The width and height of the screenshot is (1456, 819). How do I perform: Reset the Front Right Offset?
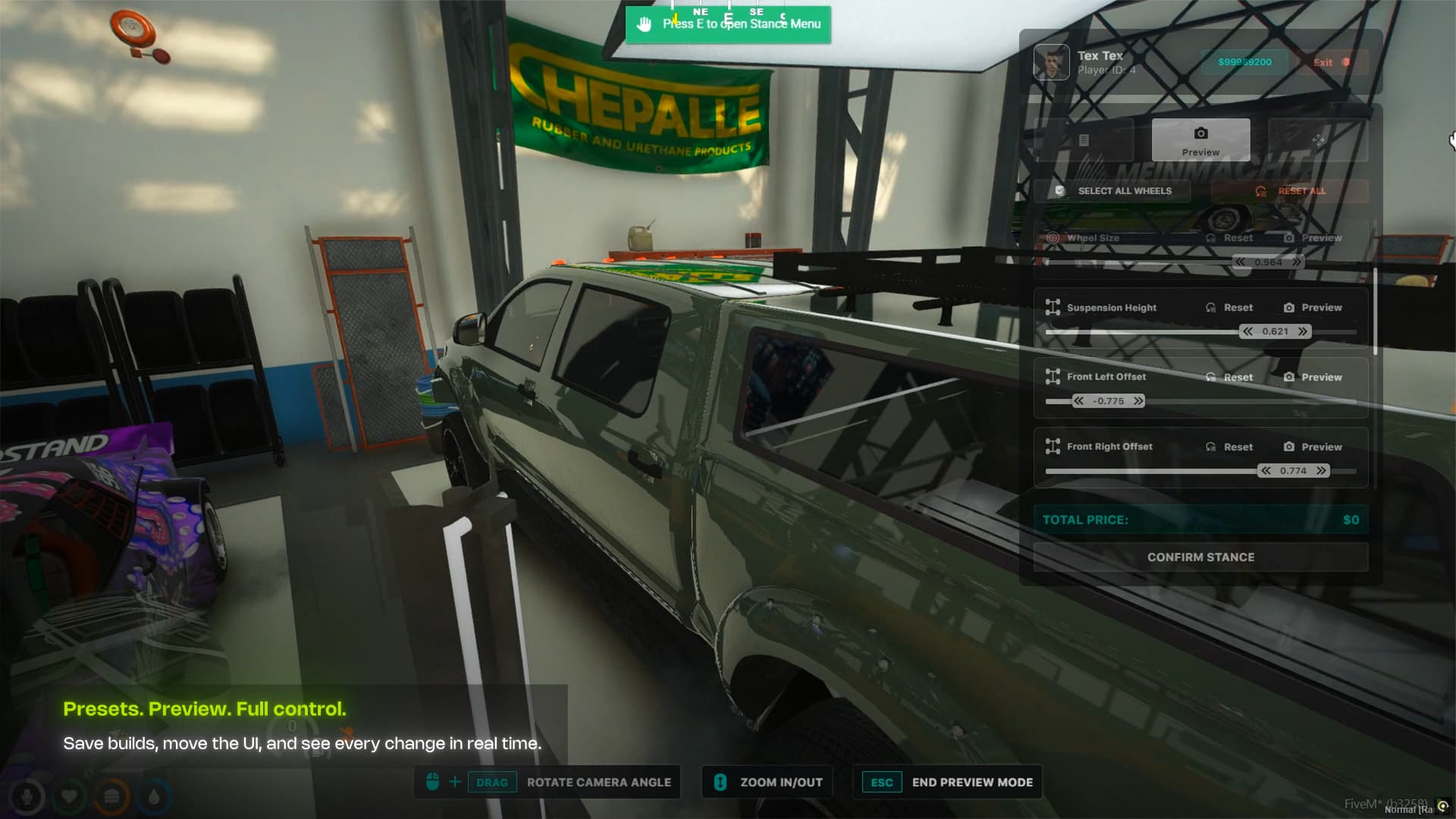pos(1230,447)
